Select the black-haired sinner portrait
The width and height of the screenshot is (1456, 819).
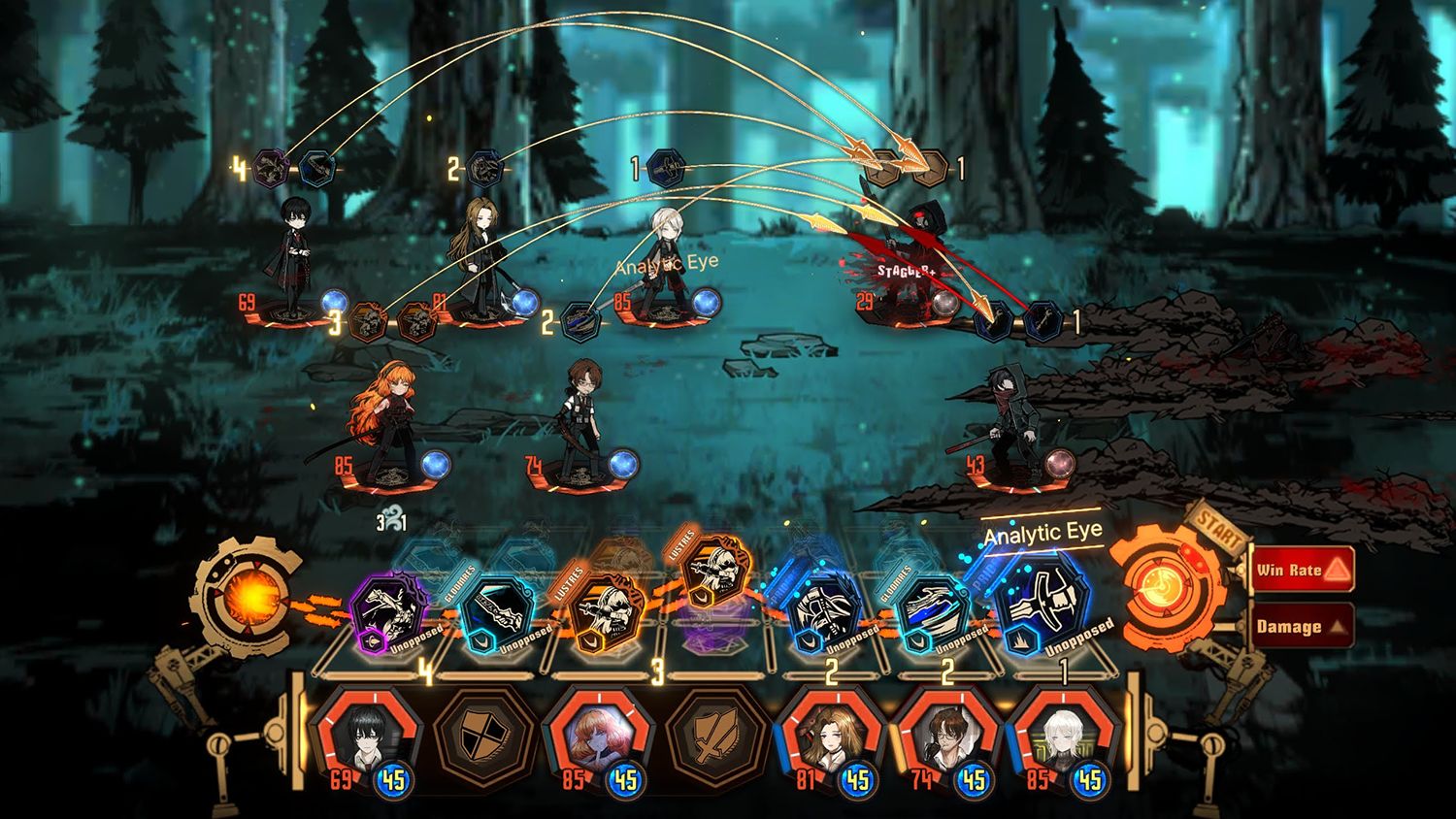[x=365, y=737]
